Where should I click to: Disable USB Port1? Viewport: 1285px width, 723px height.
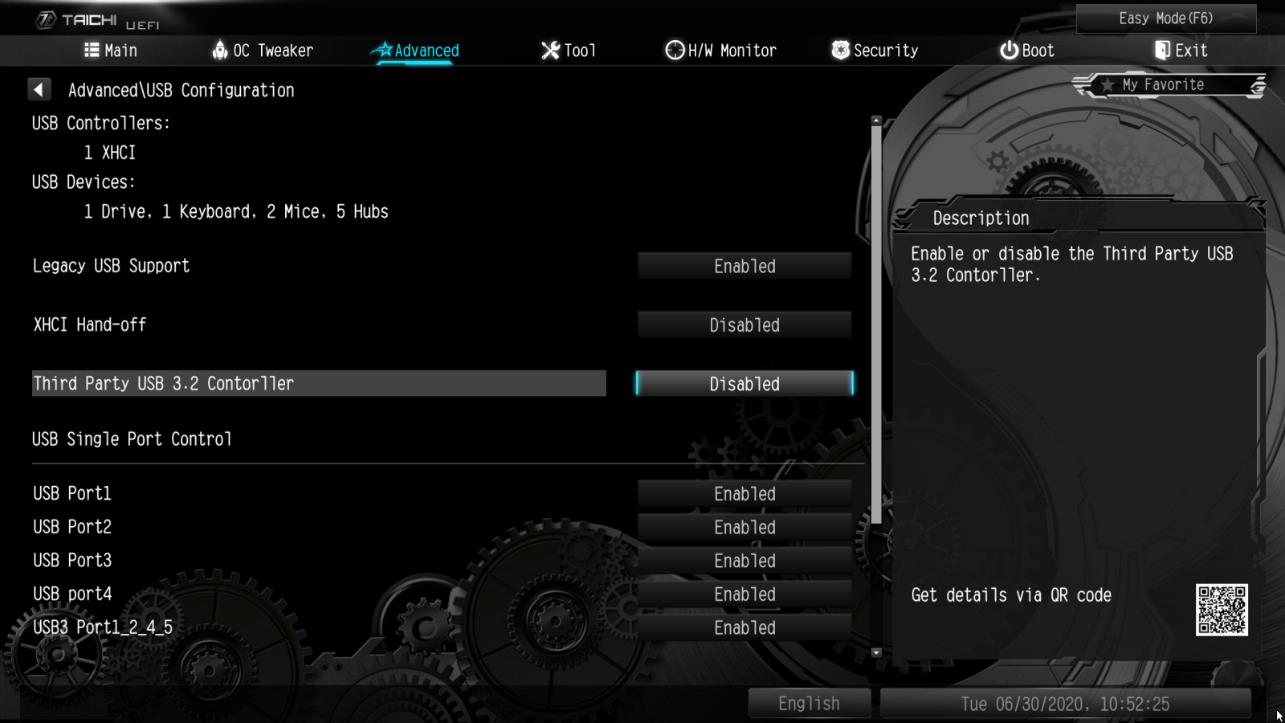coord(744,493)
